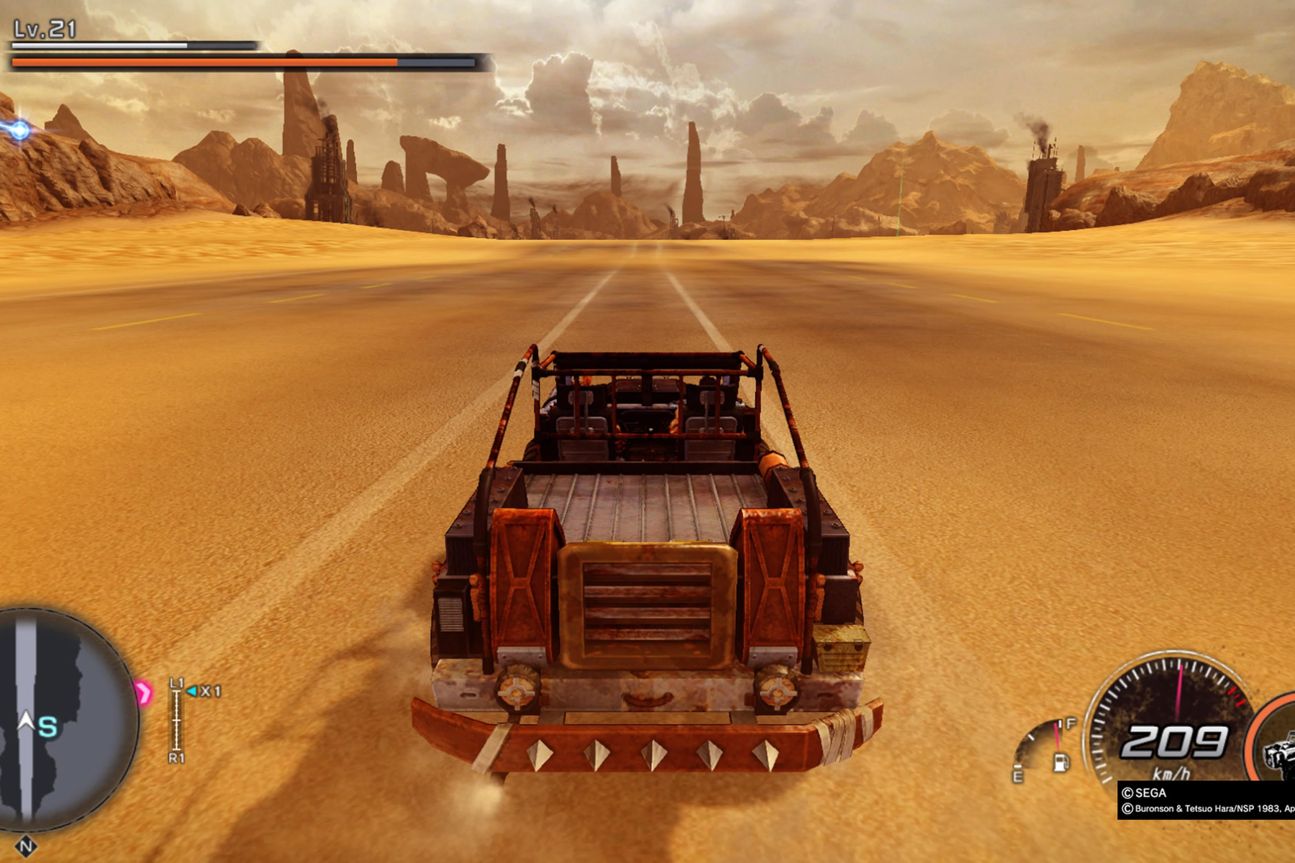This screenshot has width=1295, height=863.
Task: Click the speed reading "209"
Action: (x=1175, y=742)
